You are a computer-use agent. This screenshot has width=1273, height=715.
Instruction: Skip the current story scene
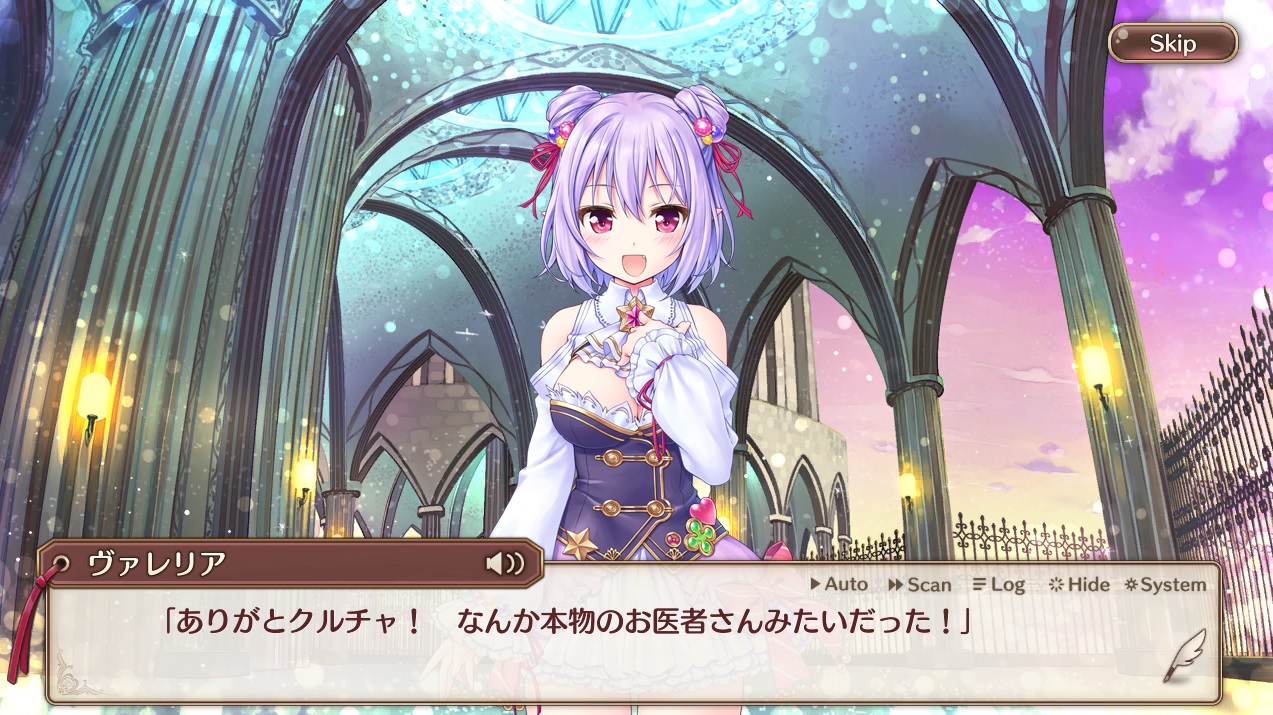point(1172,43)
